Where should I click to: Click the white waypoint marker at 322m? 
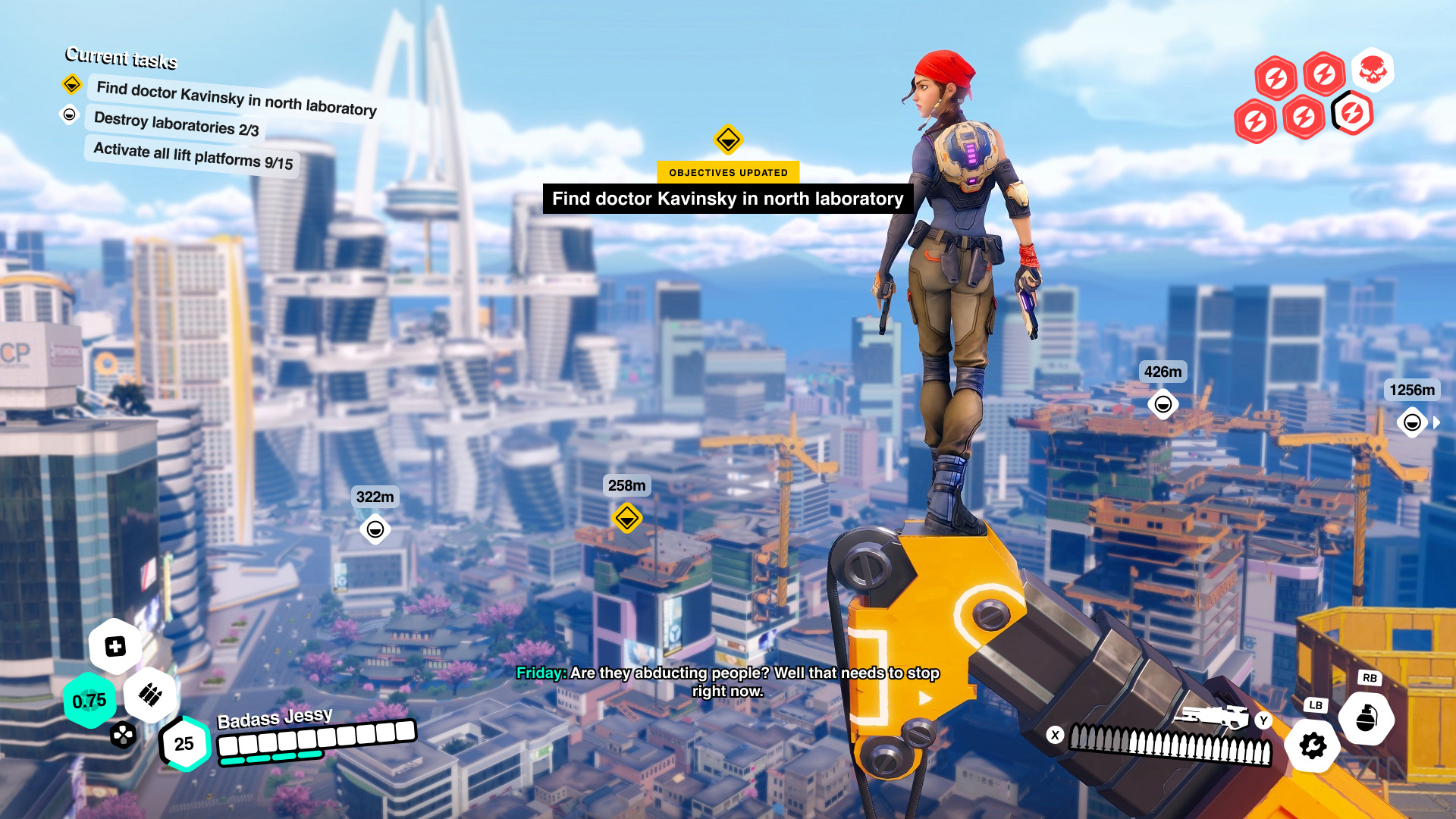[375, 529]
